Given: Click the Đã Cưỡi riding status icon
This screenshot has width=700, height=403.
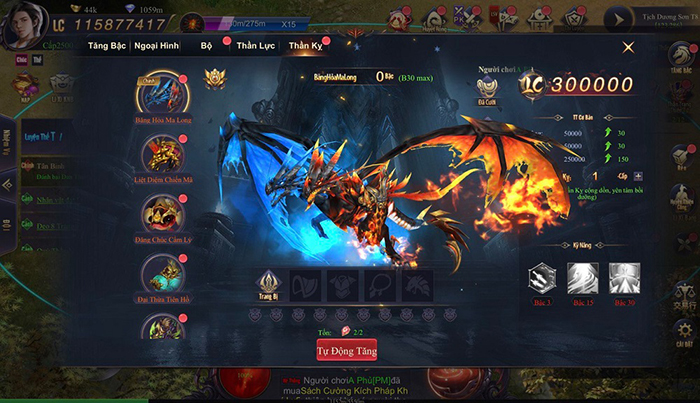Looking at the screenshot, I should 485,88.
